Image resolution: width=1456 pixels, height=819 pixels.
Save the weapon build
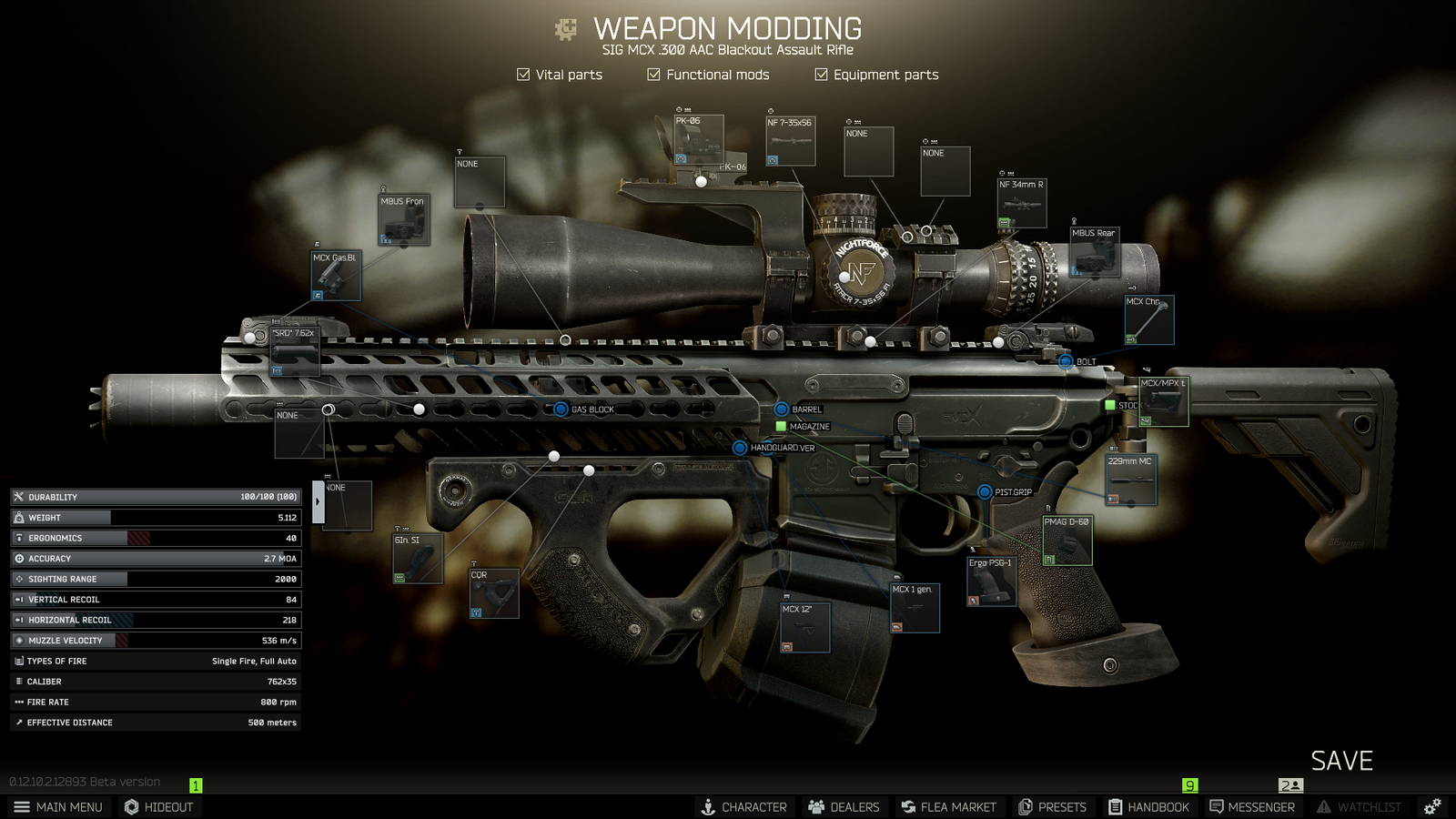click(x=1341, y=761)
